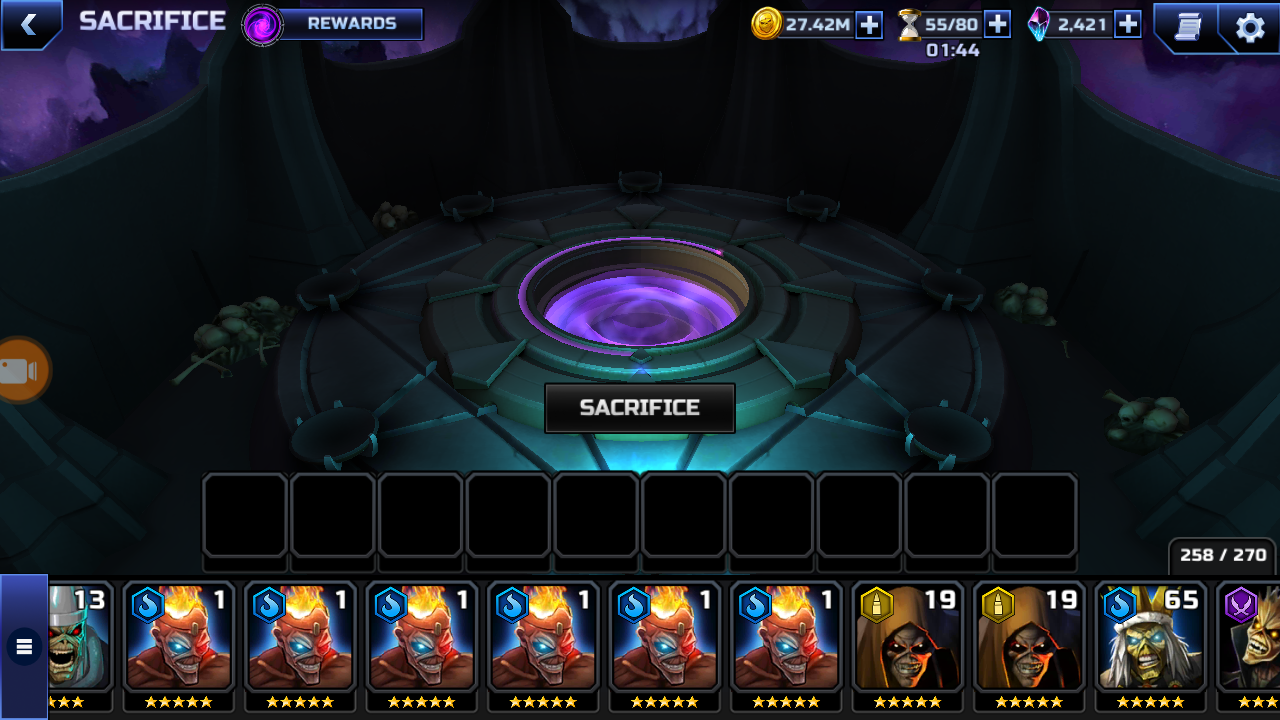Open the Rewards panel
1280x720 pixels.
[x=334, y=24]
